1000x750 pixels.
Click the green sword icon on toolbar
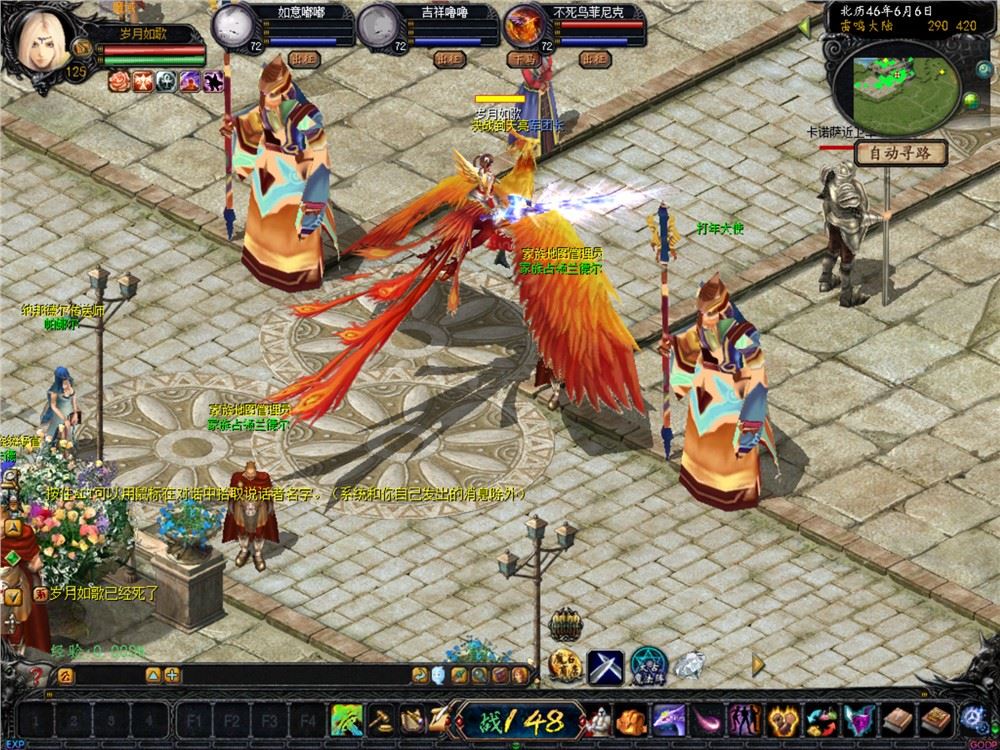347,719
